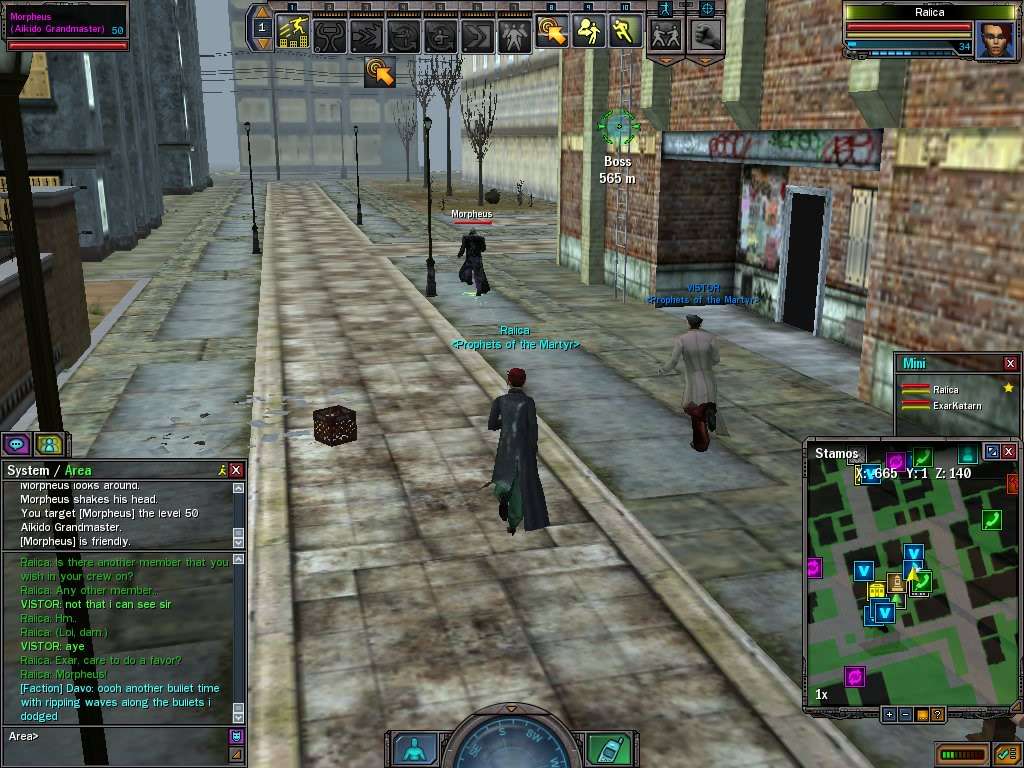Close the Mini team window
Screen dimensions: 1024x768
click(x=1010, y=363)
